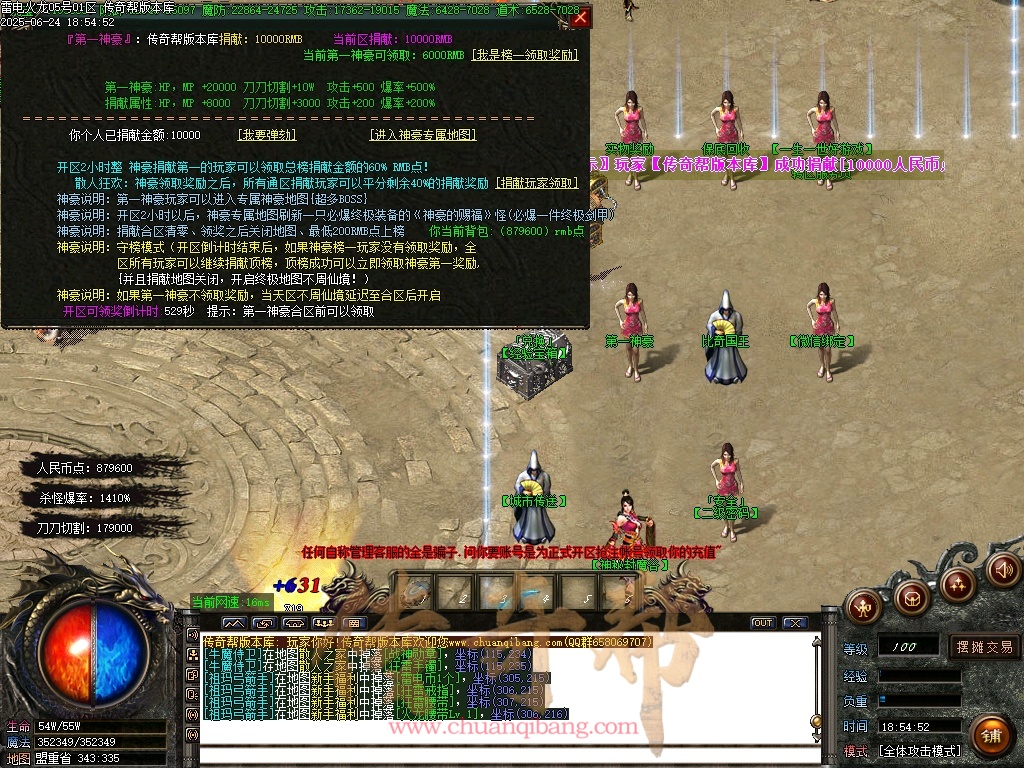1024x768 pixels.
Task: Close the chat using its X button
Action: pos(795,623)
